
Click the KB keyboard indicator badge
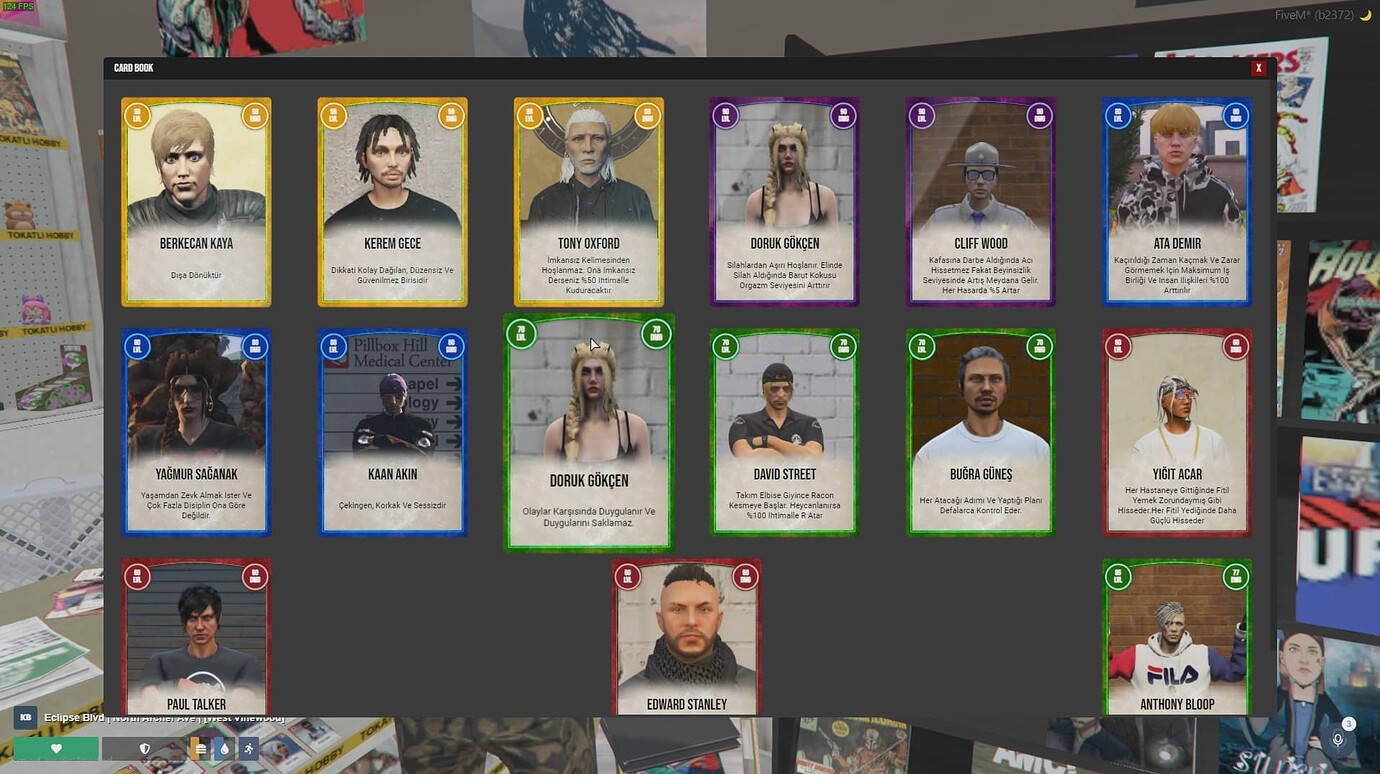[27, 717]
